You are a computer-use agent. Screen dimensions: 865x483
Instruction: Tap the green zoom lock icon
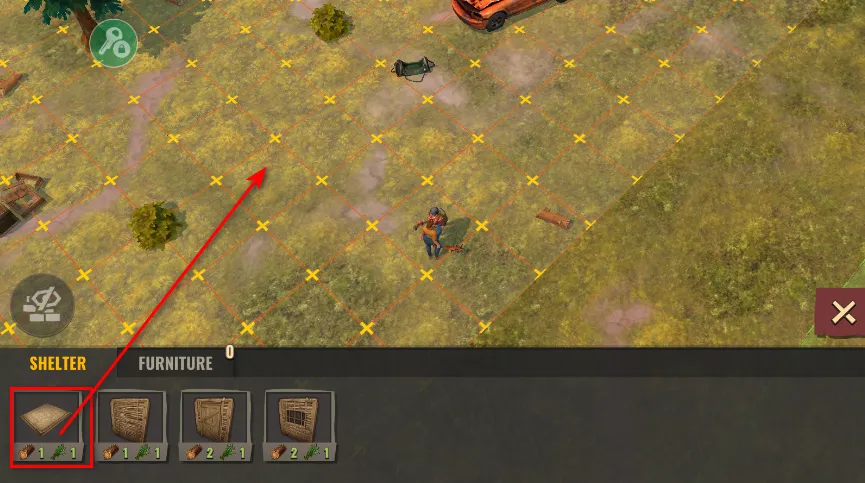tap(115, 41)
